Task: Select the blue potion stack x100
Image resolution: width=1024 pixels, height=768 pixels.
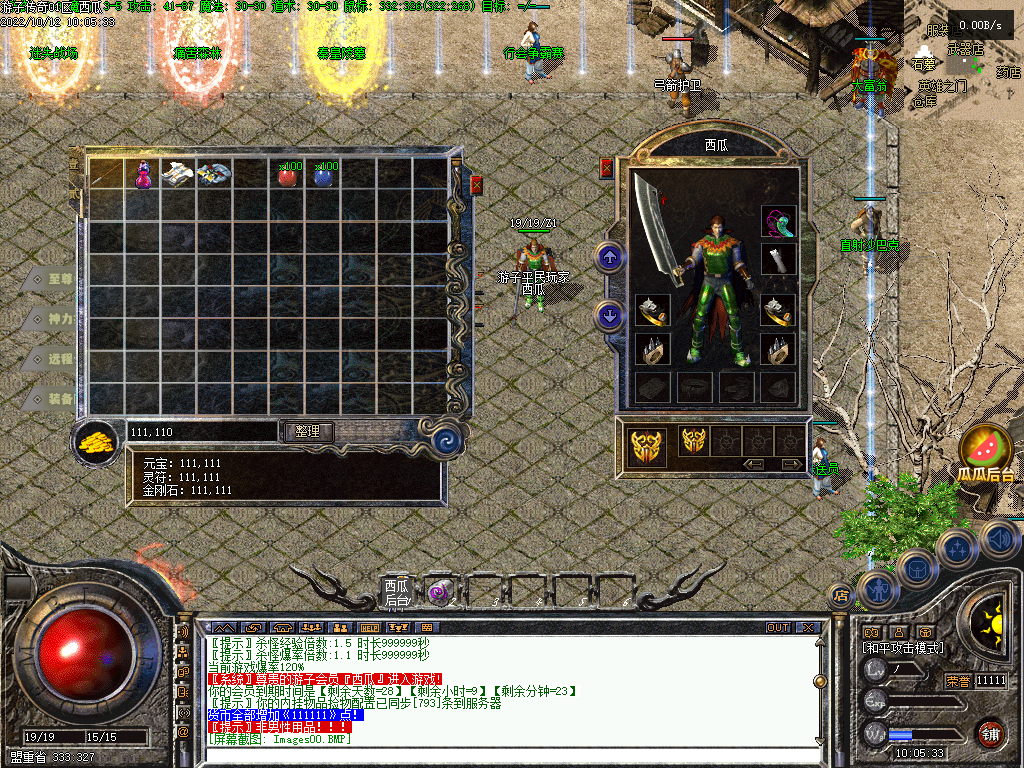Action: tap(324, 176)
